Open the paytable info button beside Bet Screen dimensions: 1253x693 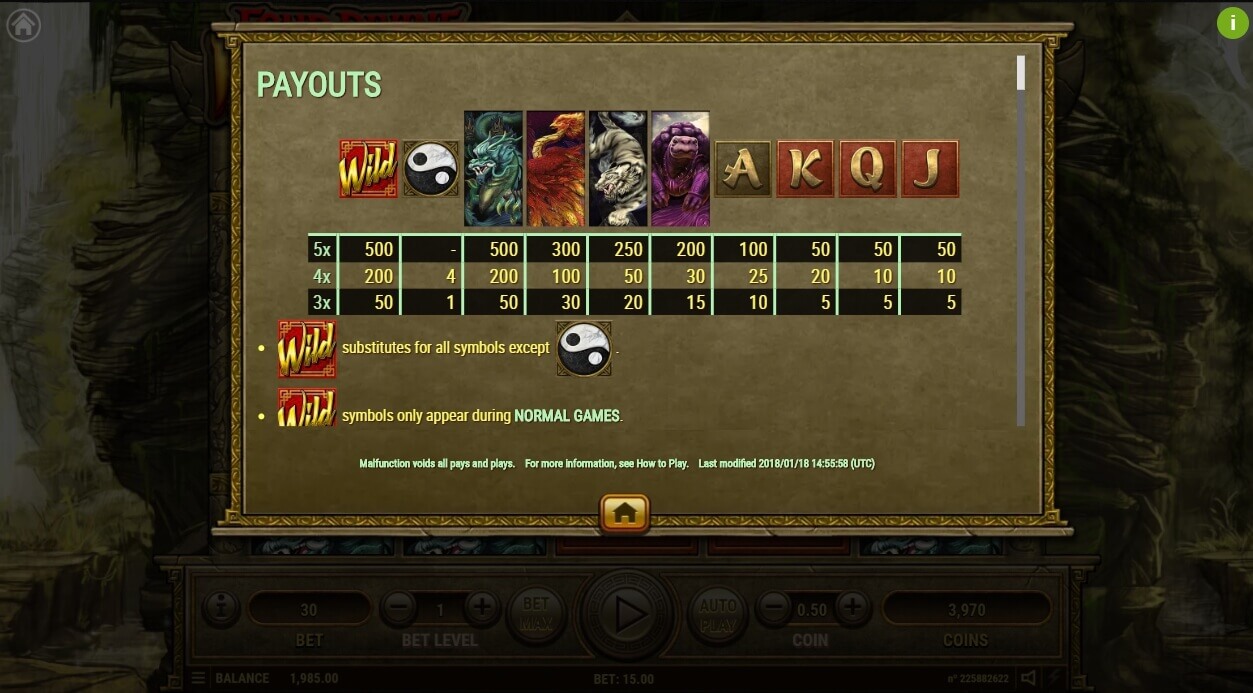(221, 607)
